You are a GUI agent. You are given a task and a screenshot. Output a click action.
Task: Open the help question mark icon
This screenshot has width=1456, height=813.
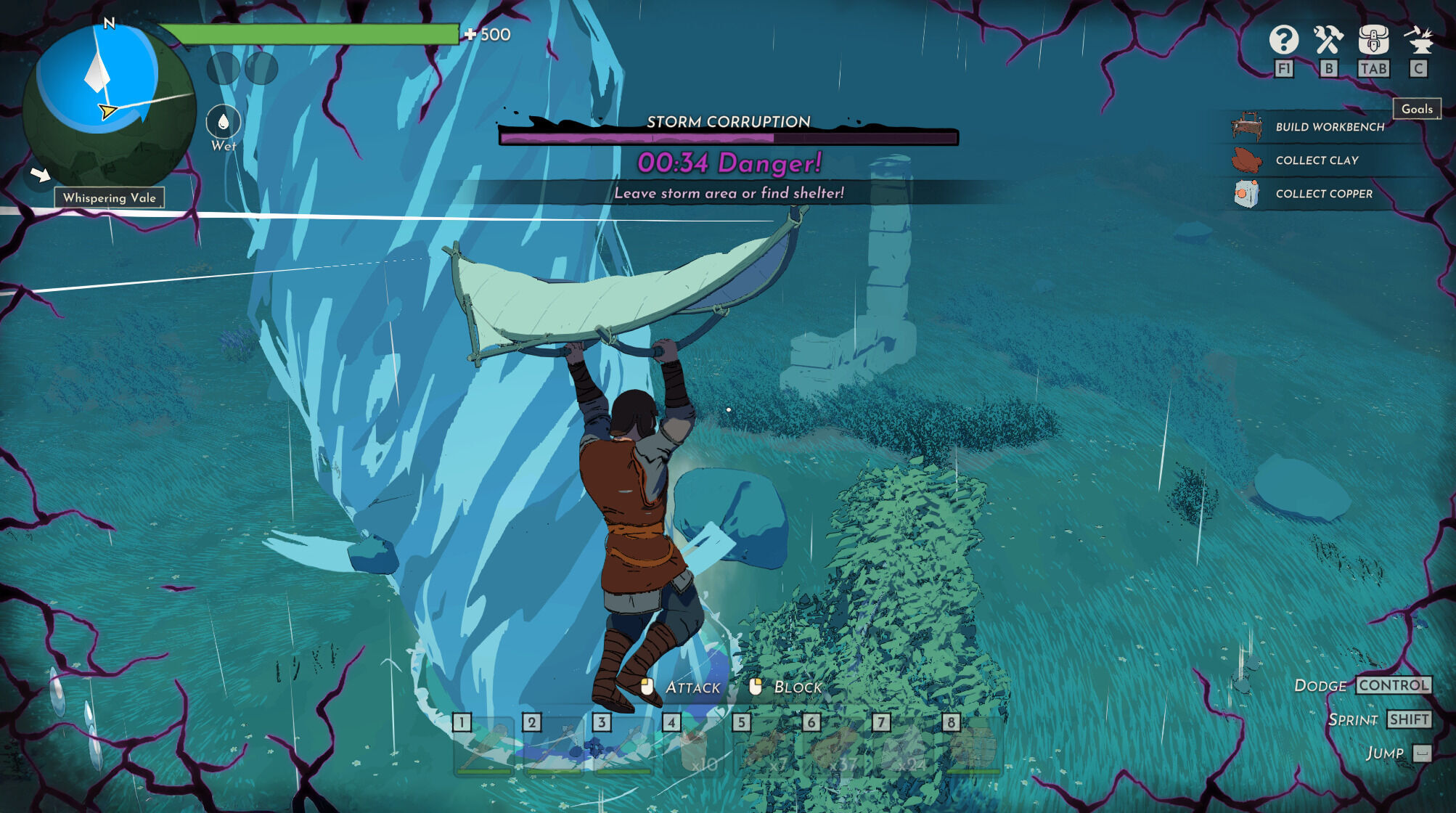click(x=1283, y=40)
